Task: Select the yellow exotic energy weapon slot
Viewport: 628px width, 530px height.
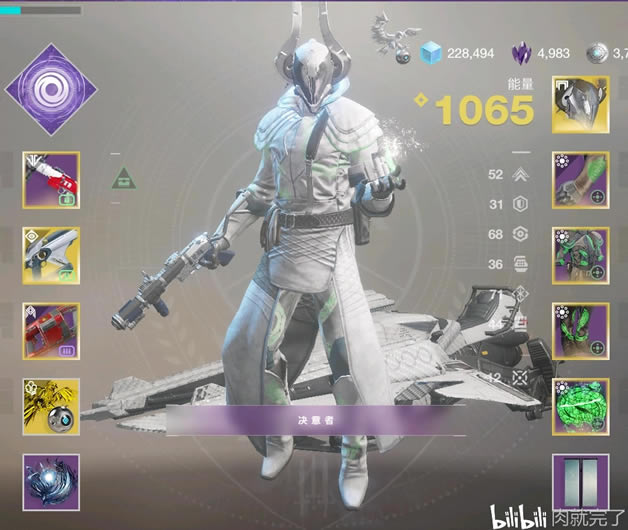Action: point(51,256)
